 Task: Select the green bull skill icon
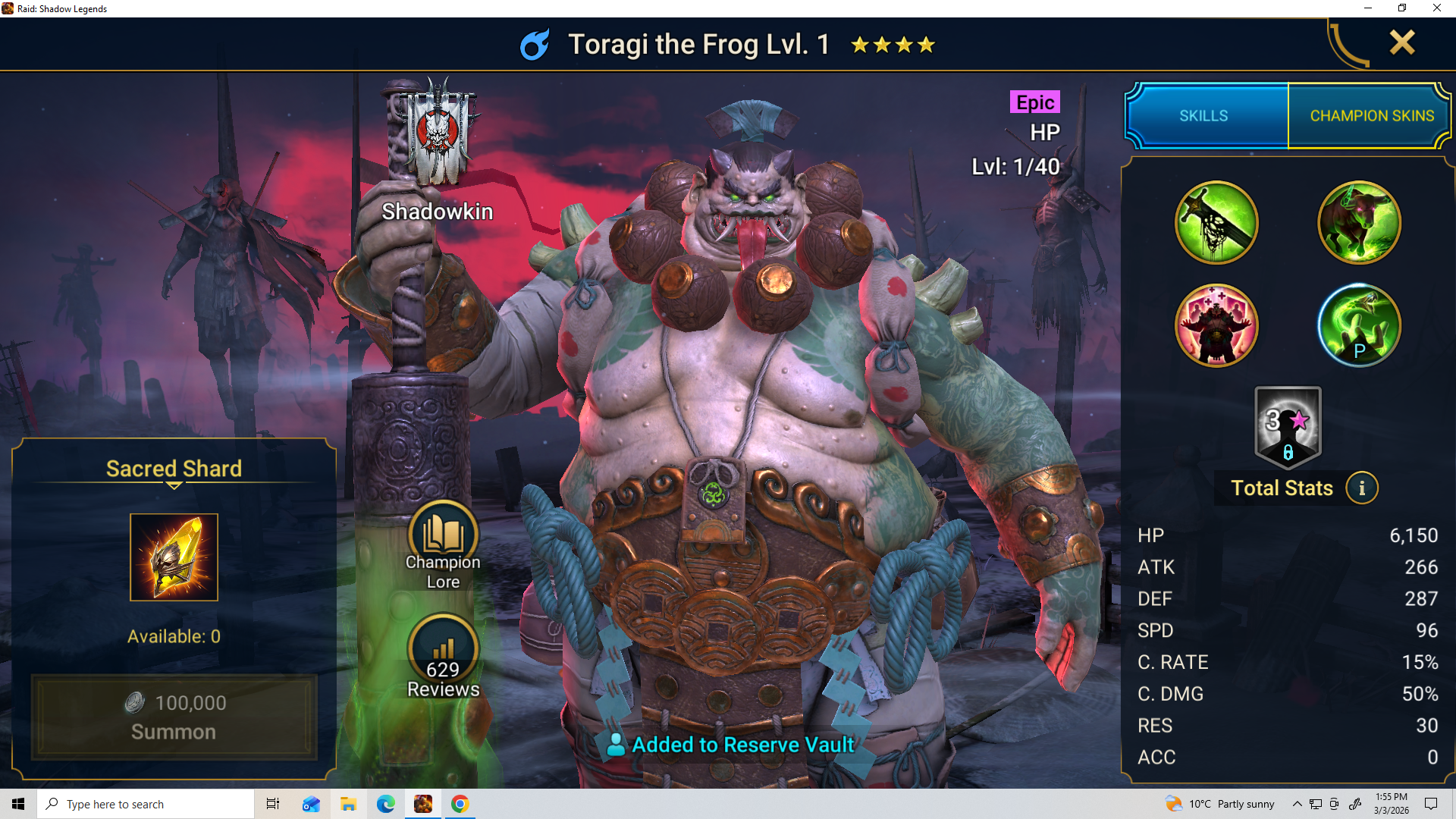tap(1358, 223)
